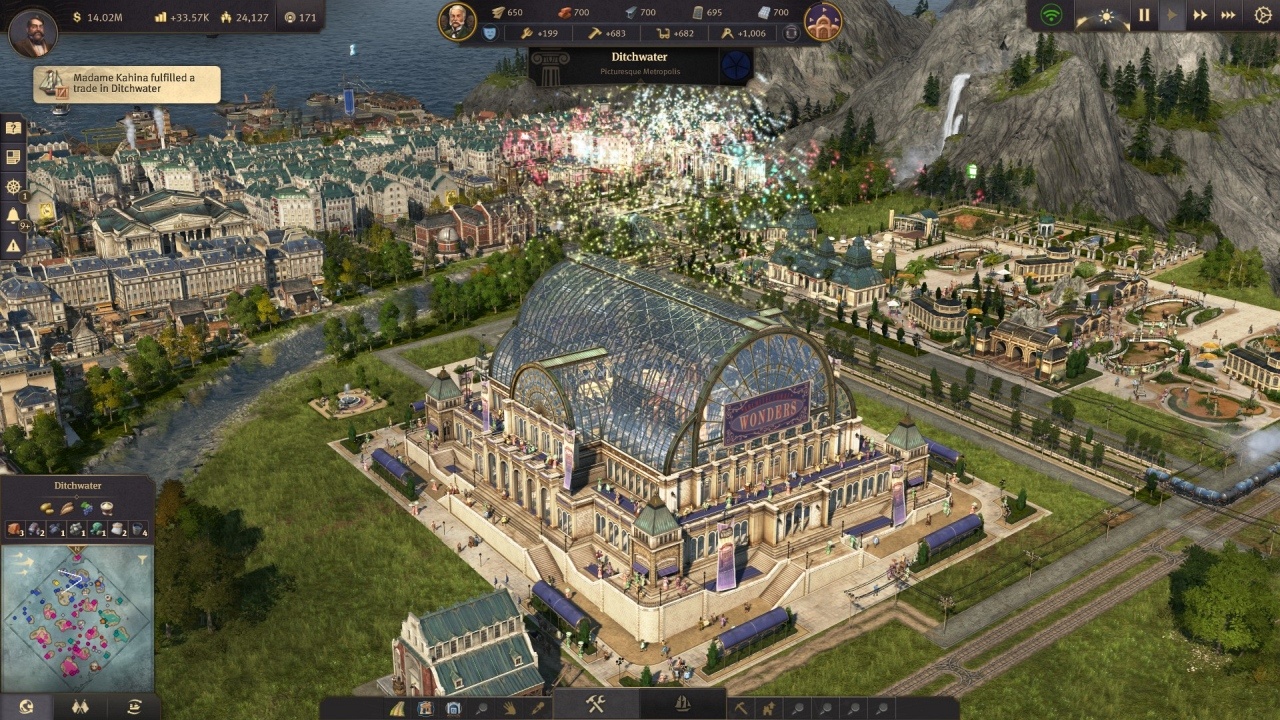
Task: Open the player profile portrait
Action: pyautogui.click(x=32, y=33)
